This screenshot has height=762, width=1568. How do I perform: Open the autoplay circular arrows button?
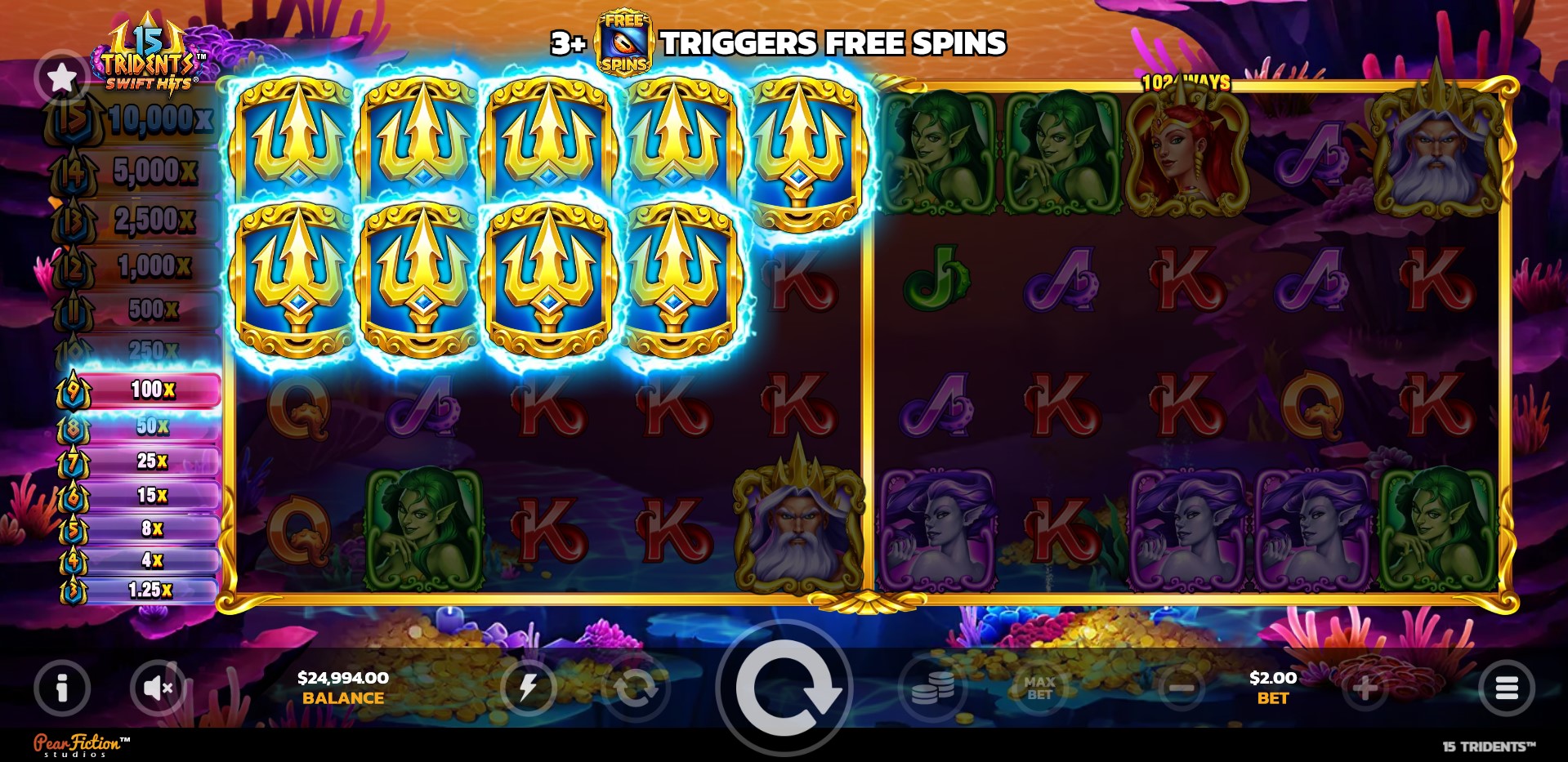coord(635,688)
